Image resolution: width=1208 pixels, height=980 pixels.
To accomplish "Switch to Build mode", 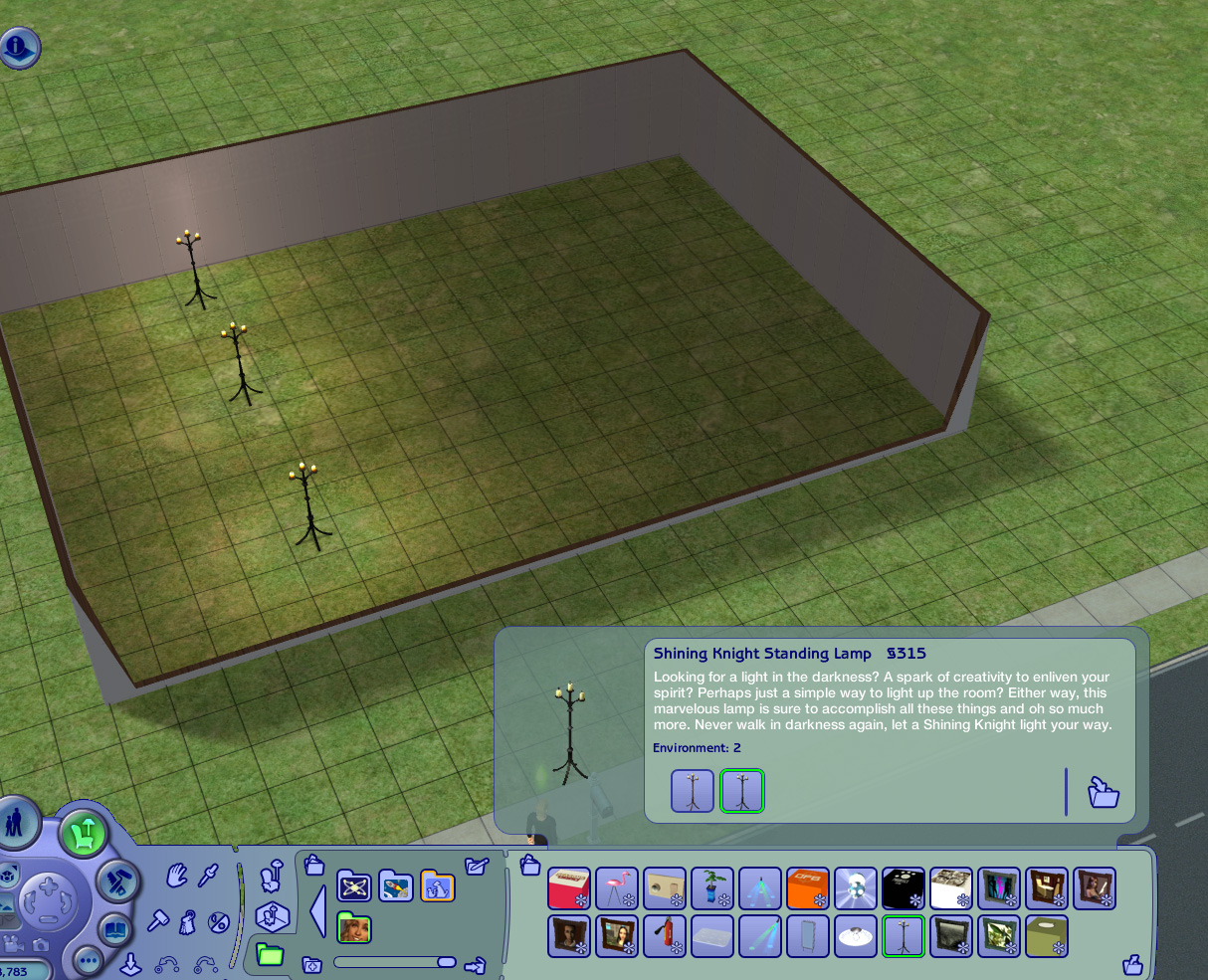I will coord(117,881).
